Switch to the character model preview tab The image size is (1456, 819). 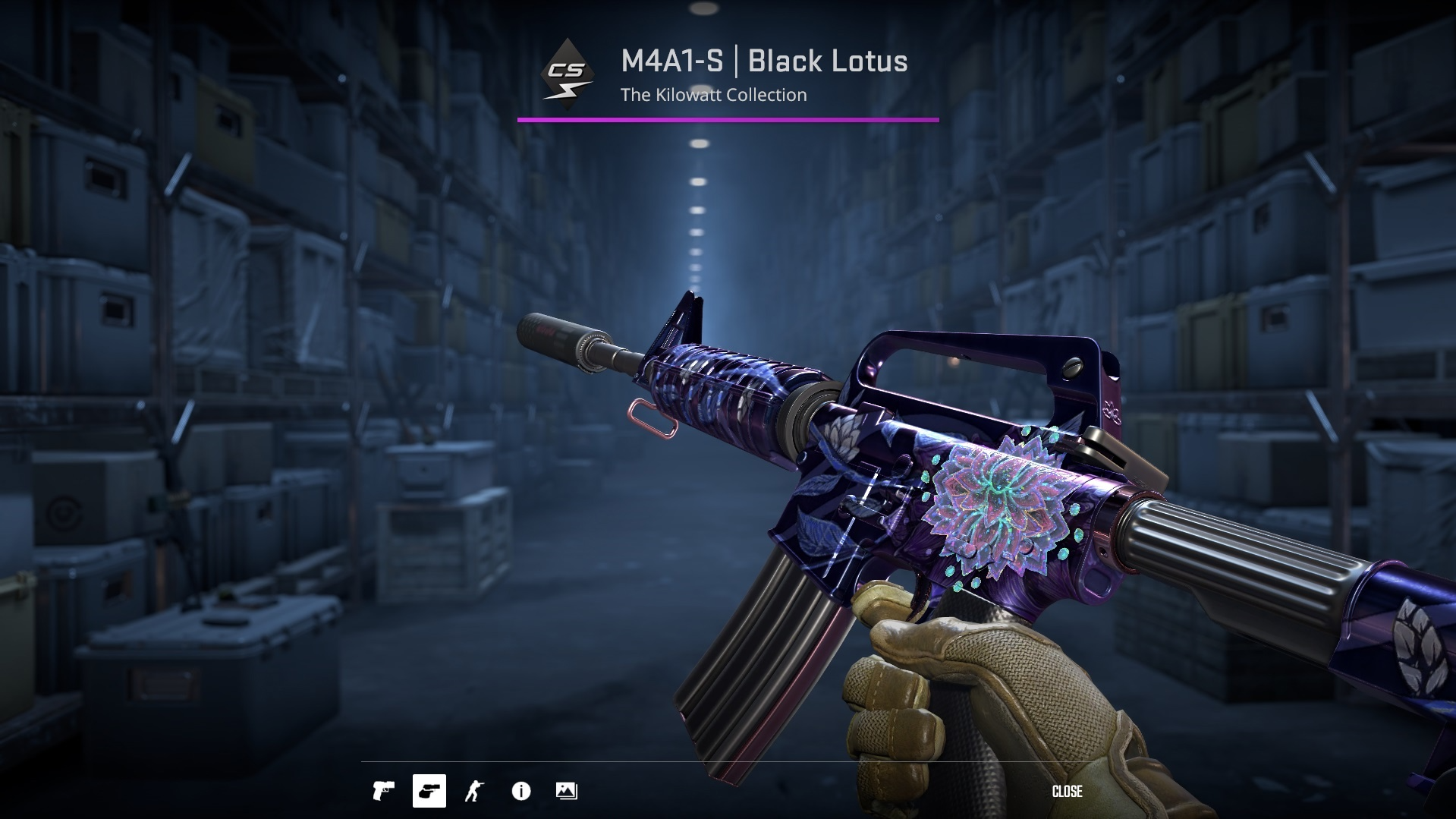click(475, 792)
